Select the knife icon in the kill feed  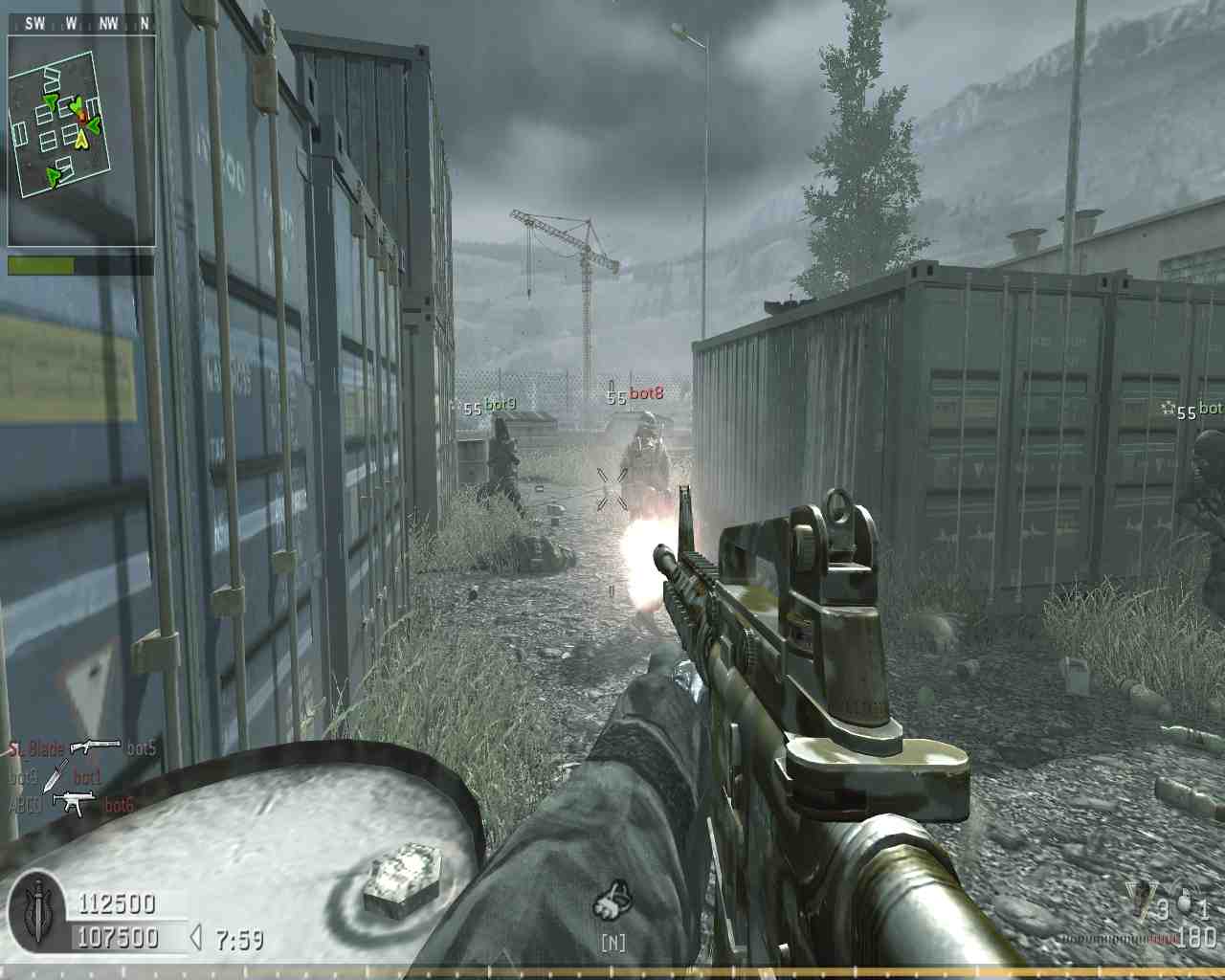[56, 775]
